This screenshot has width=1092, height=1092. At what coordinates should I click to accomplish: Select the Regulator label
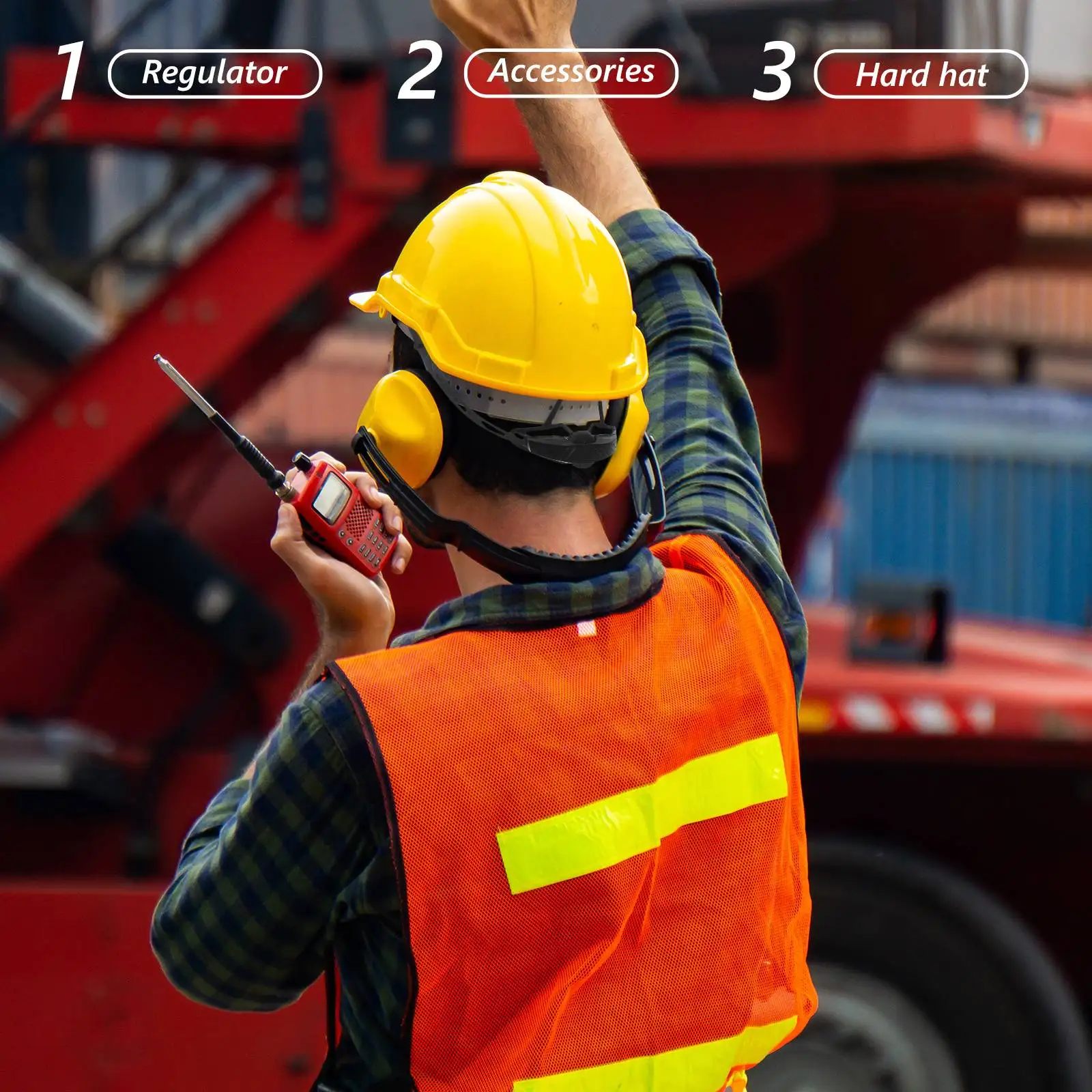click(x=214, y=74)
